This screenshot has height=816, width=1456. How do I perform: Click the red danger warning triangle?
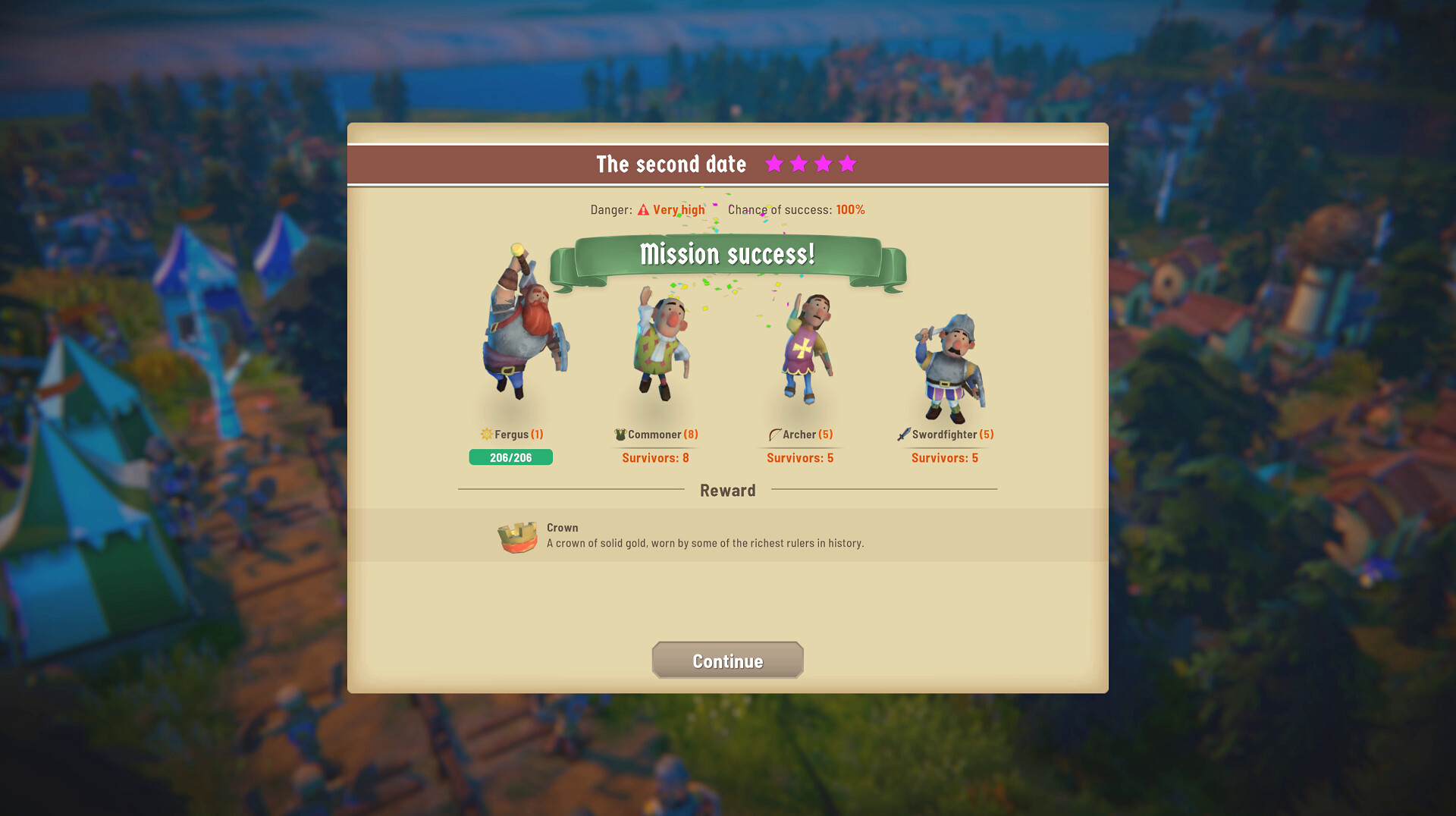[x=644, y=209]
